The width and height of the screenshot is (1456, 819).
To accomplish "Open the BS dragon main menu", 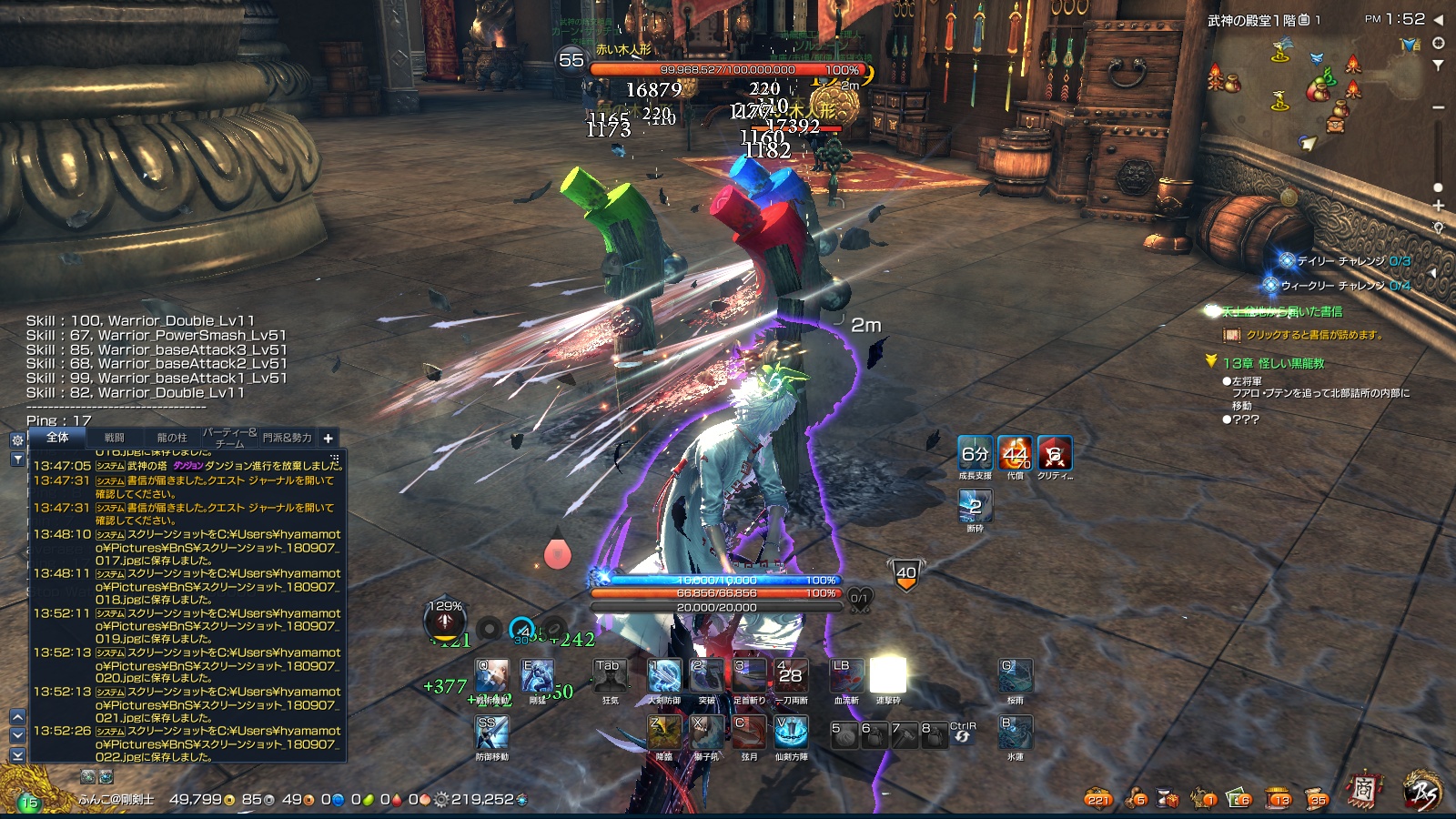I will tap(1422, 792).
